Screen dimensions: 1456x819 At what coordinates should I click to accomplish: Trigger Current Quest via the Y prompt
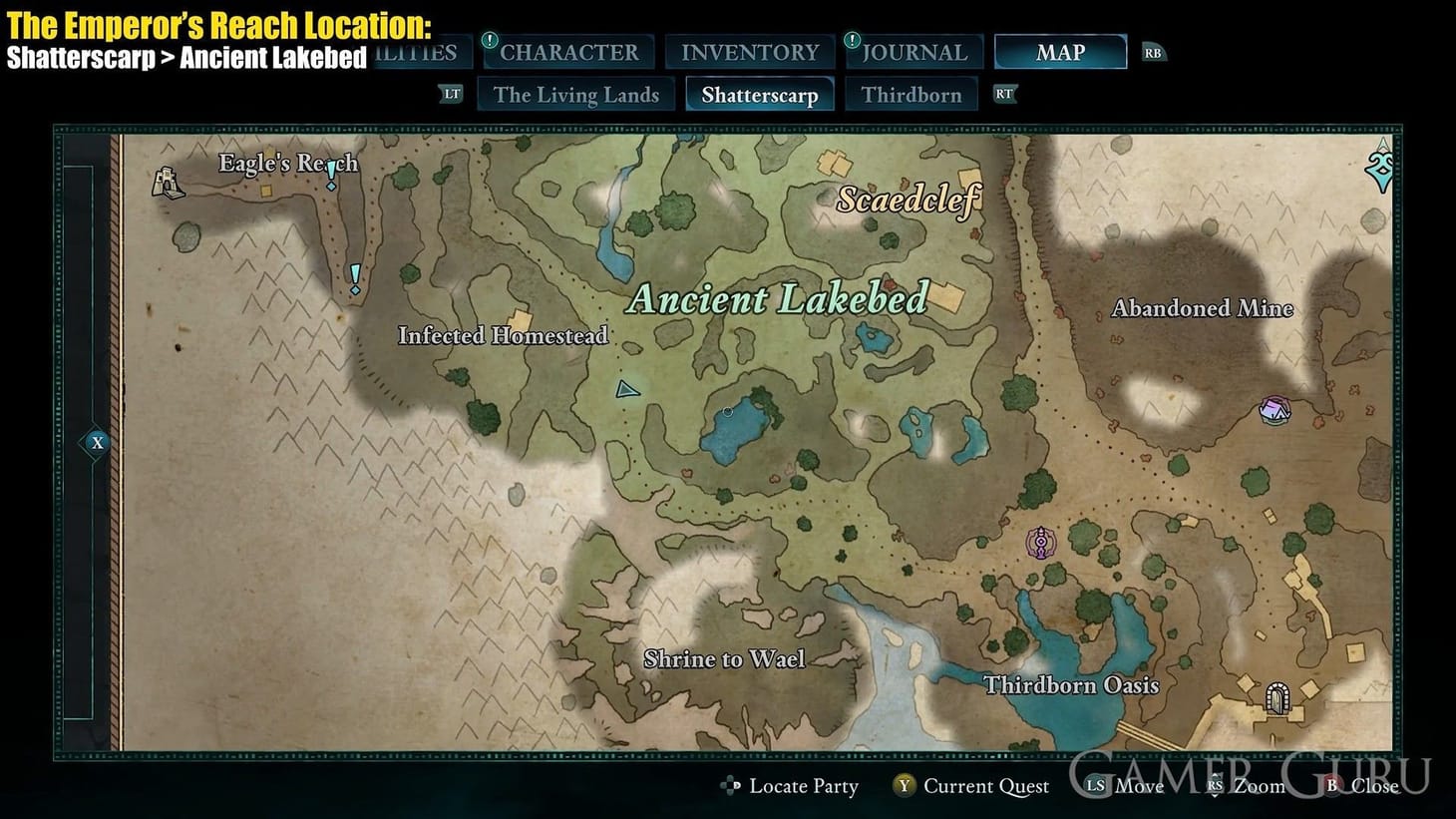point(903,787)
